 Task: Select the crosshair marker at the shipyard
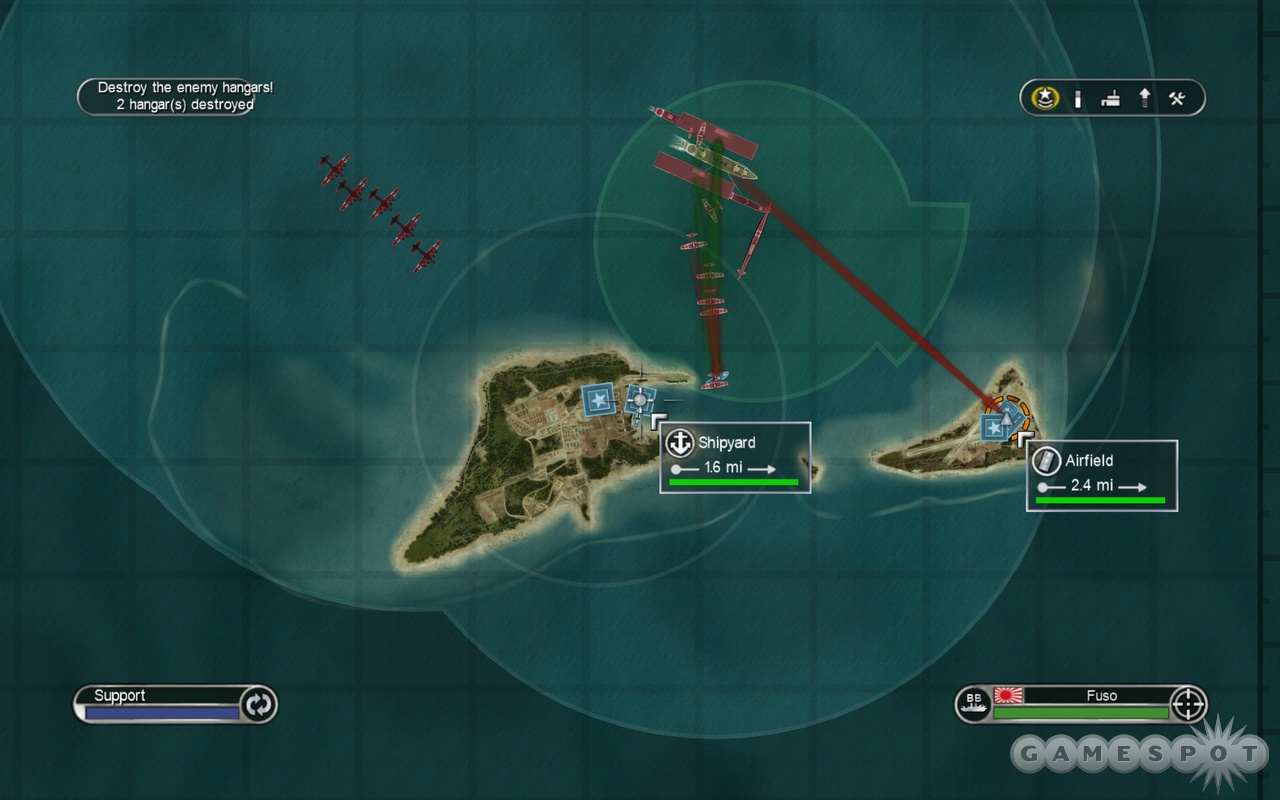pos(638,400)
